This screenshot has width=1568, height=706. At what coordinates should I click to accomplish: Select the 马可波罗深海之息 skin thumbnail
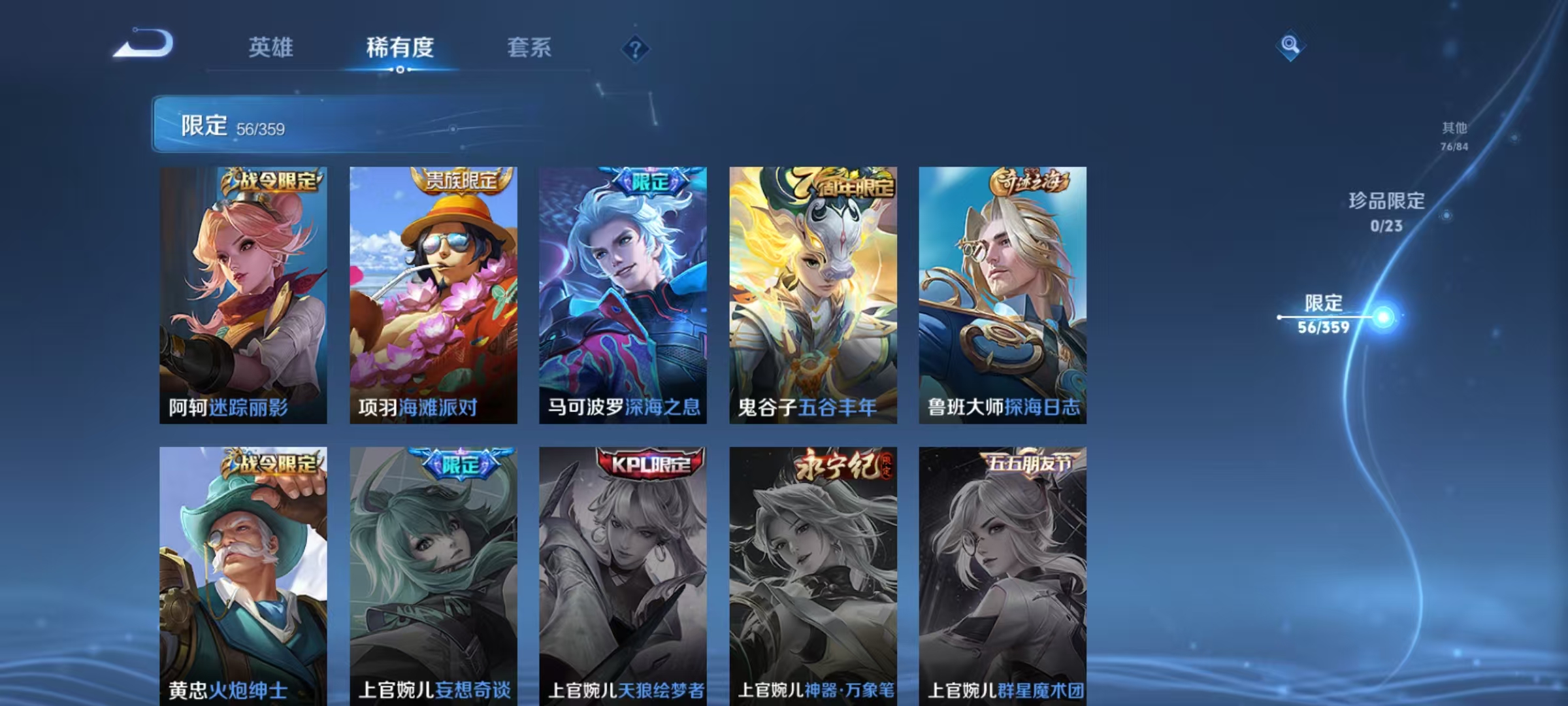pyautogui.click(x=622, y=294)
